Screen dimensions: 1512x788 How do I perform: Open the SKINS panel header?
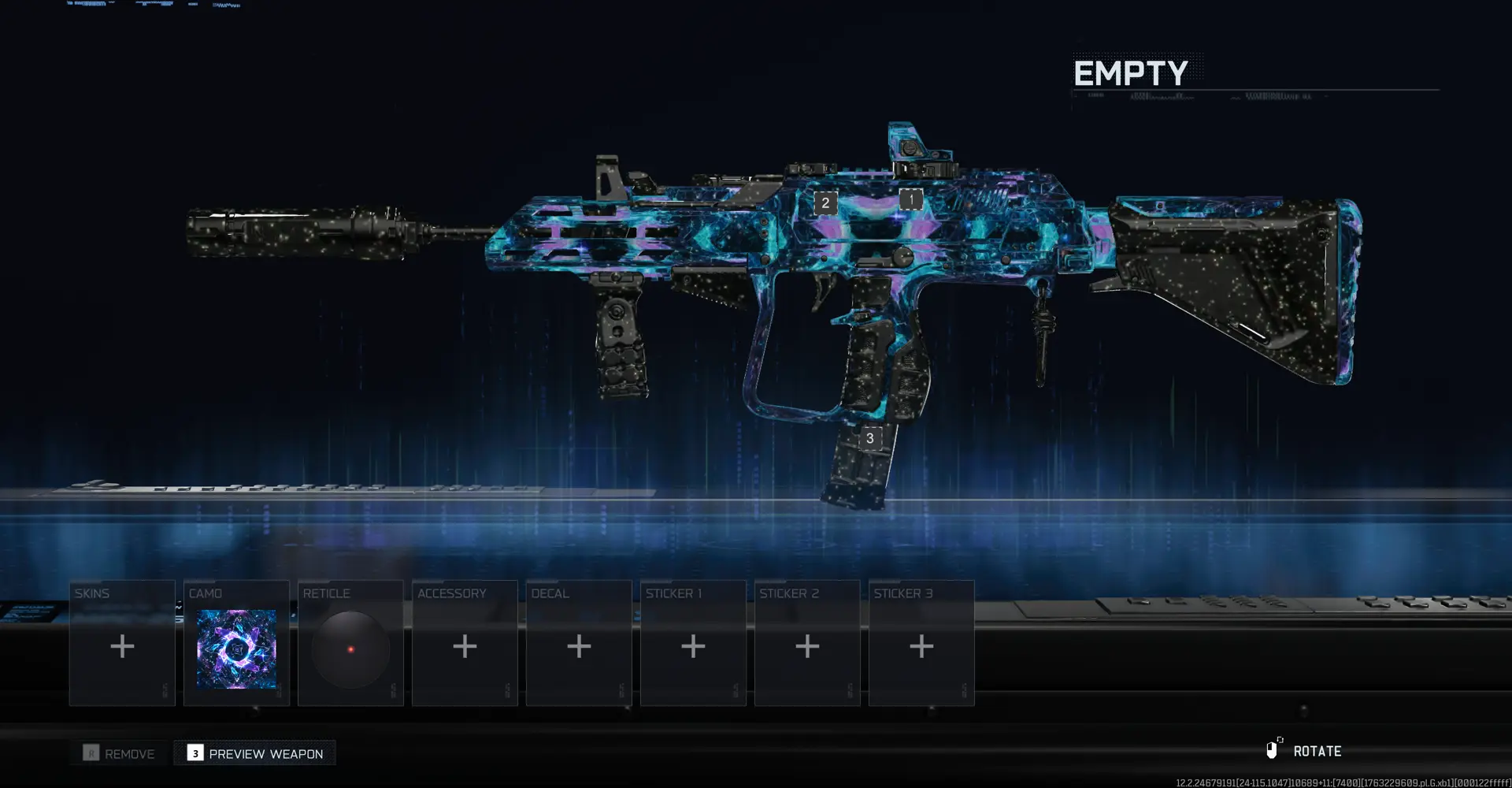91,593
